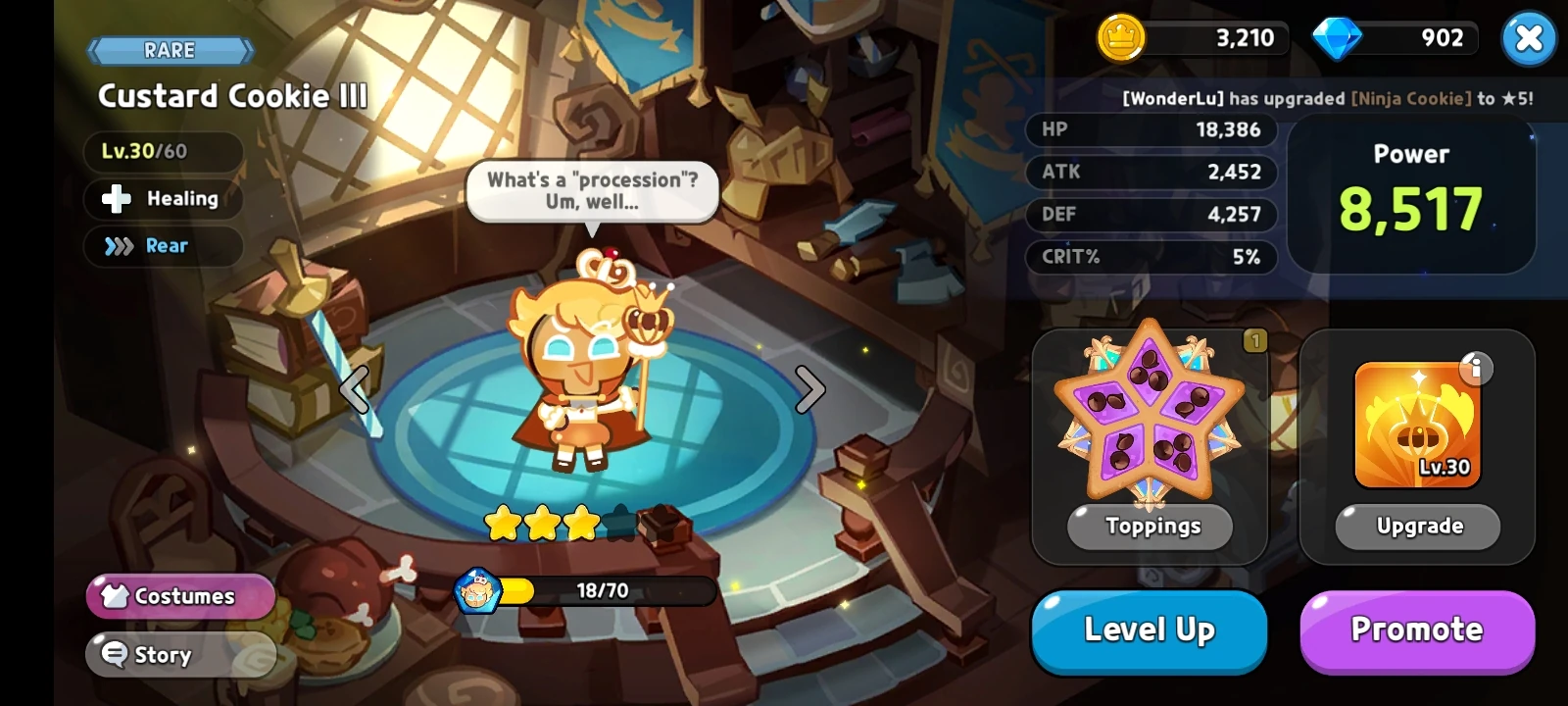Viewport: 1568px width, 706px height.
Task: Select the unfilled promotion star
Action: pos(620,524)
